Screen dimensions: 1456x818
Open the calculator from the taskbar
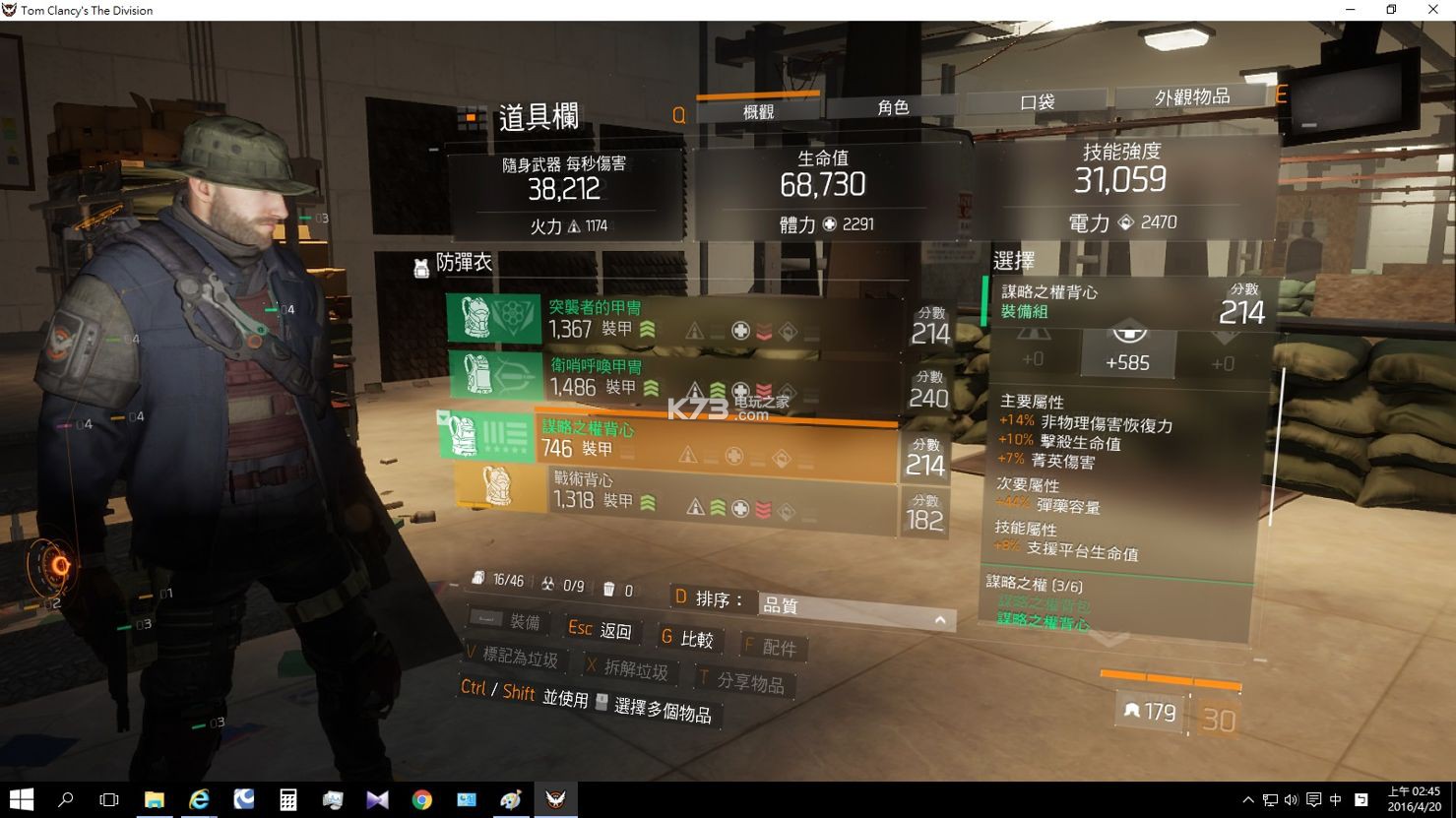(288, 799)
